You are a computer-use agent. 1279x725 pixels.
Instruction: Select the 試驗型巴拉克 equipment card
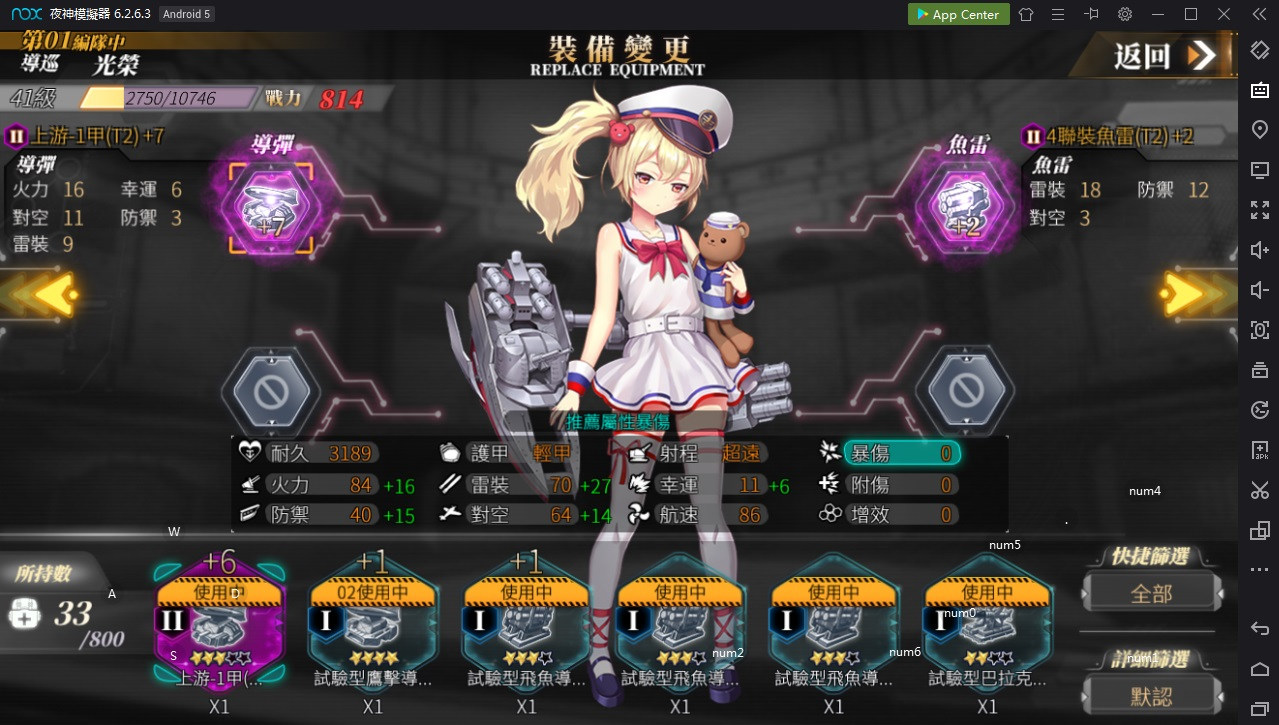pos(987,622)
